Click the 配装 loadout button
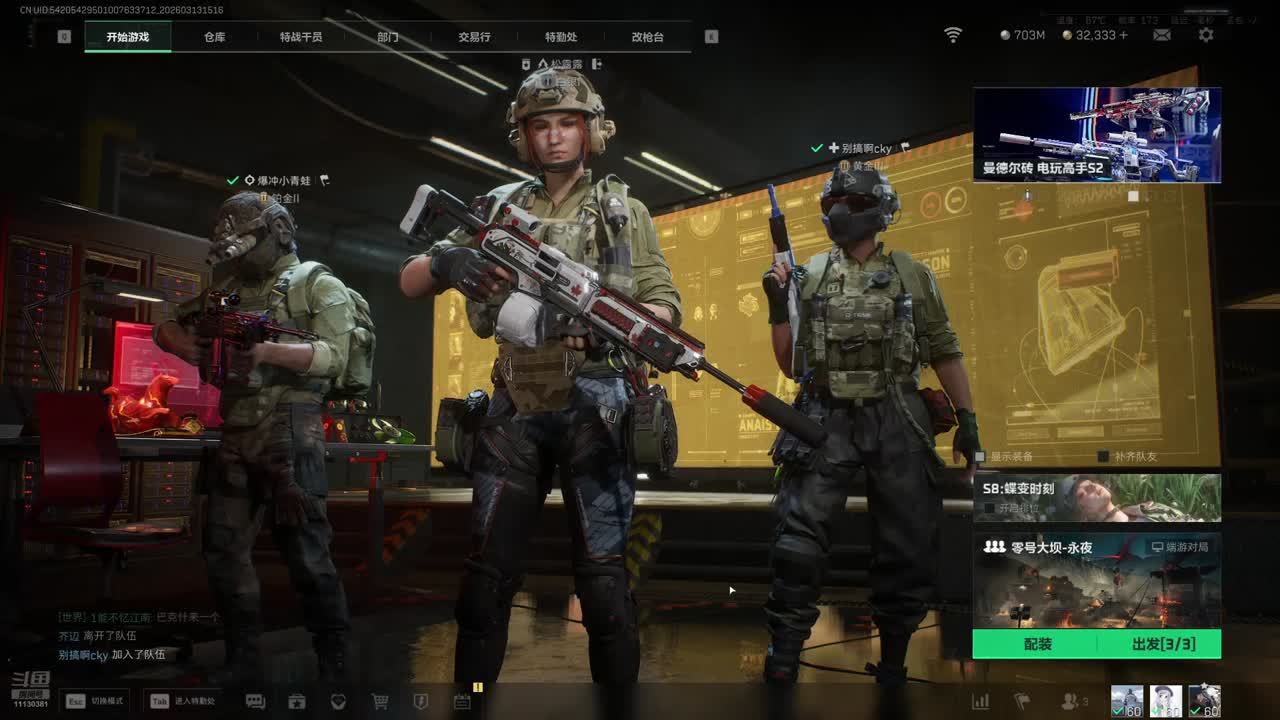The height and width of the screenshot is (720, 1280). tap(1037, 644)
